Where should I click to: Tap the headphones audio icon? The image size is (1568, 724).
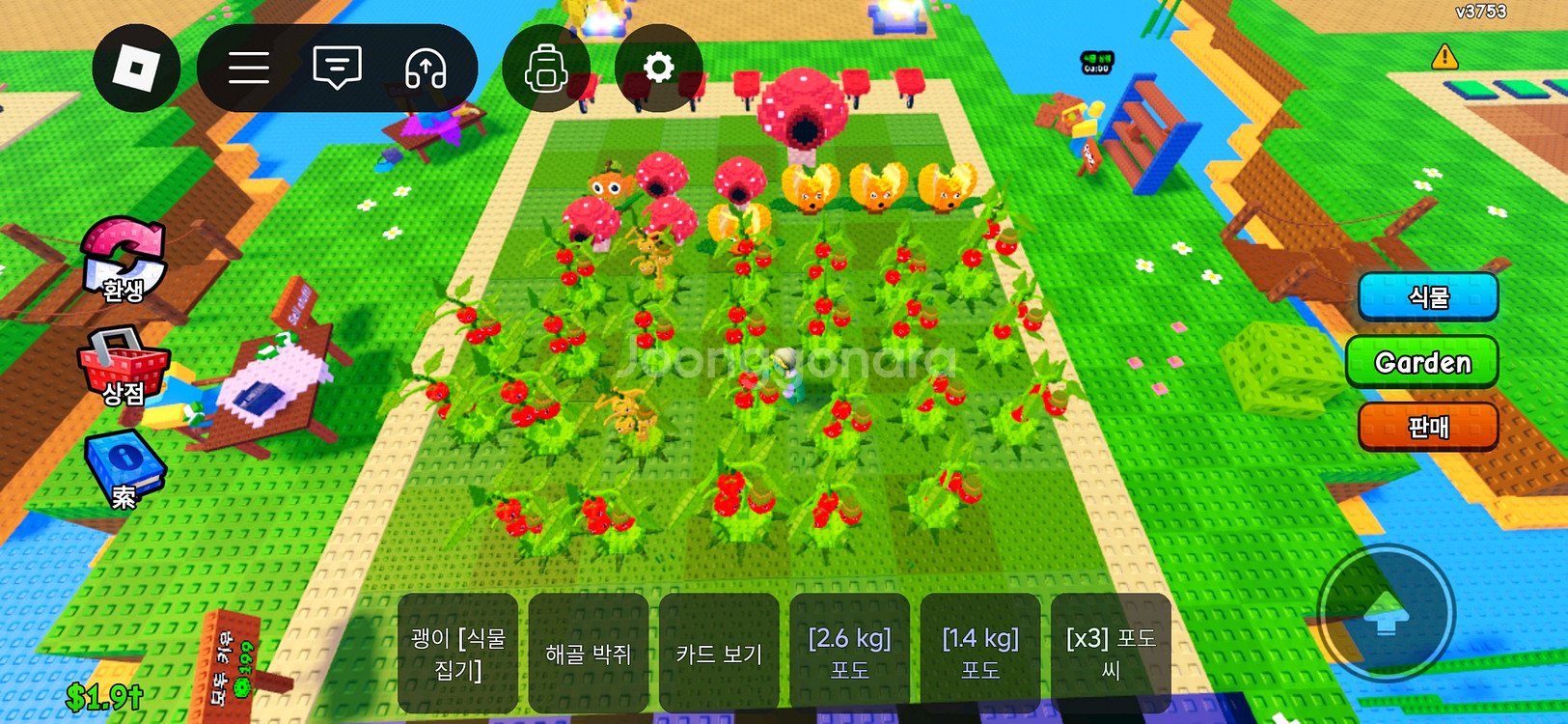426,69
